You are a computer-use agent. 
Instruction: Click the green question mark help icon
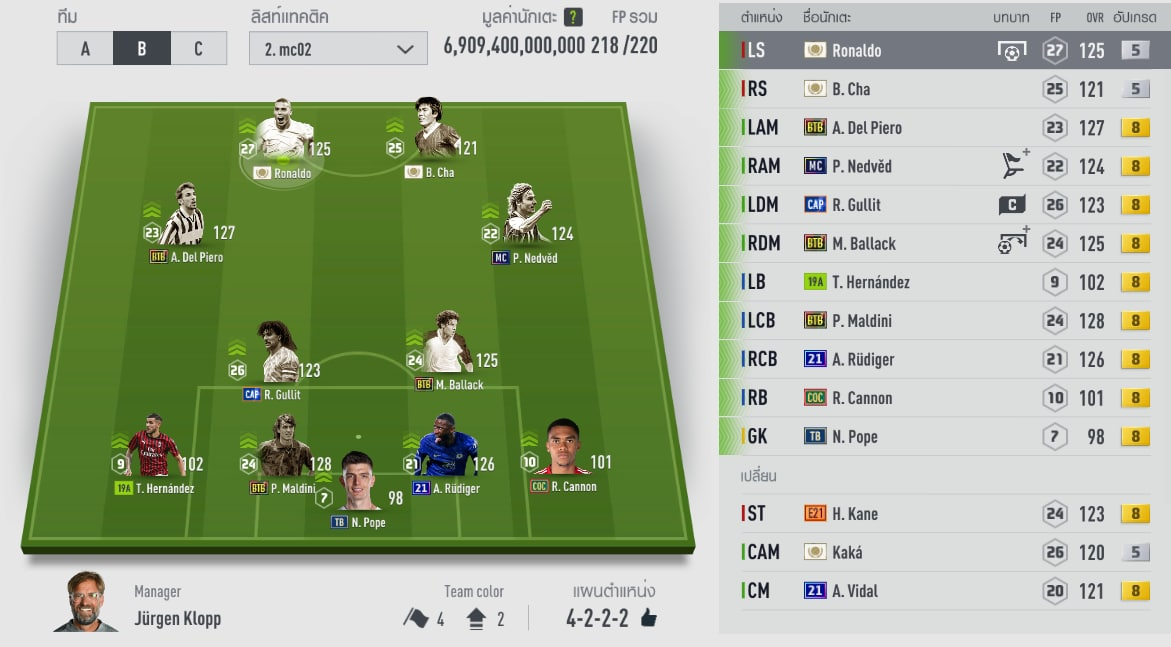[573, 17]
